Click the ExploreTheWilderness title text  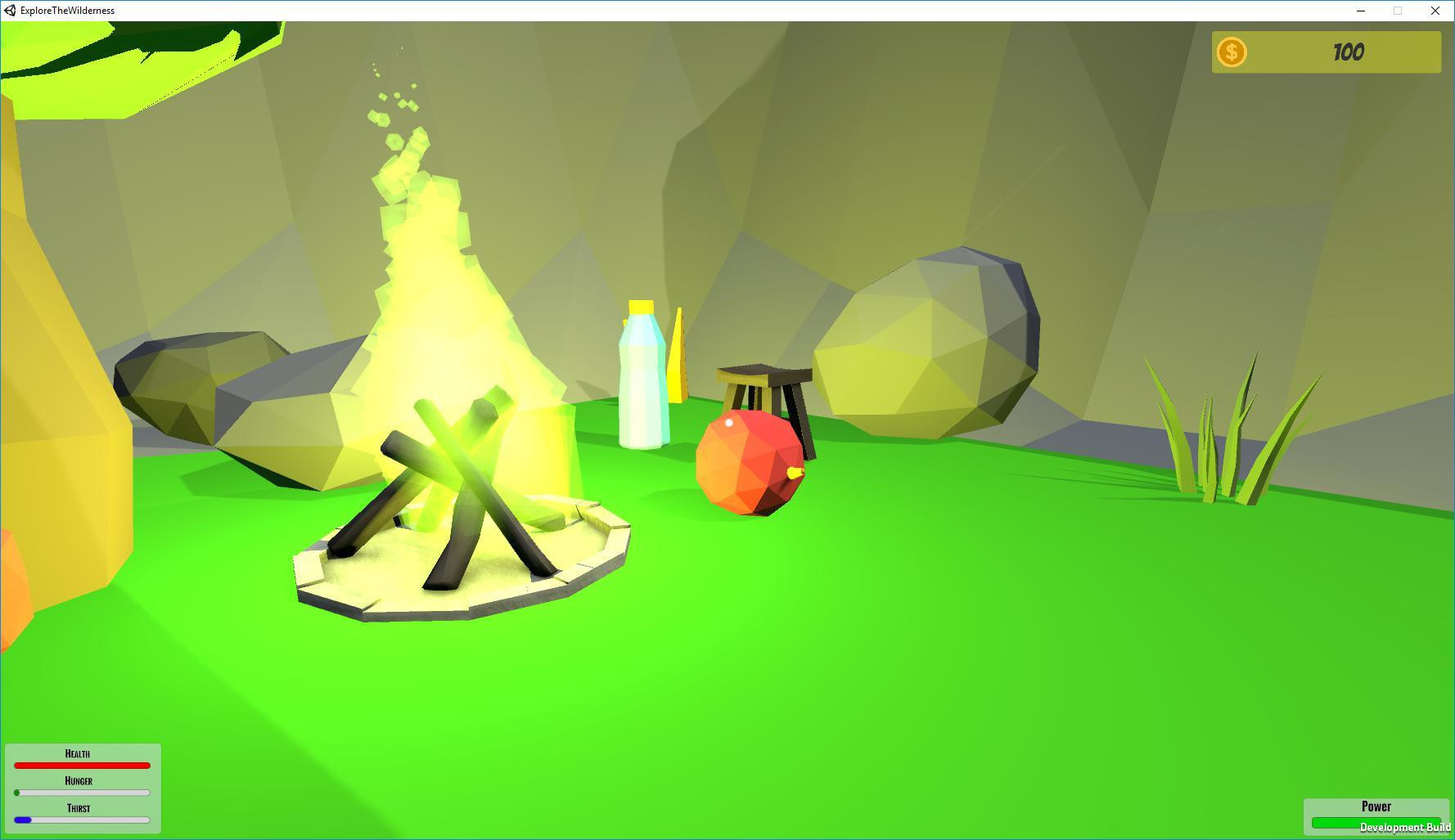point(66,11)
